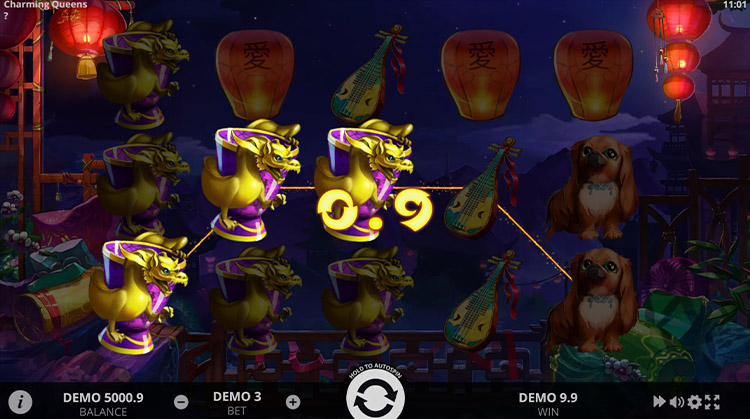The image size is (750, 419).
Task: Increase the bet with the plus button
Action: click(x=292, y=402)
